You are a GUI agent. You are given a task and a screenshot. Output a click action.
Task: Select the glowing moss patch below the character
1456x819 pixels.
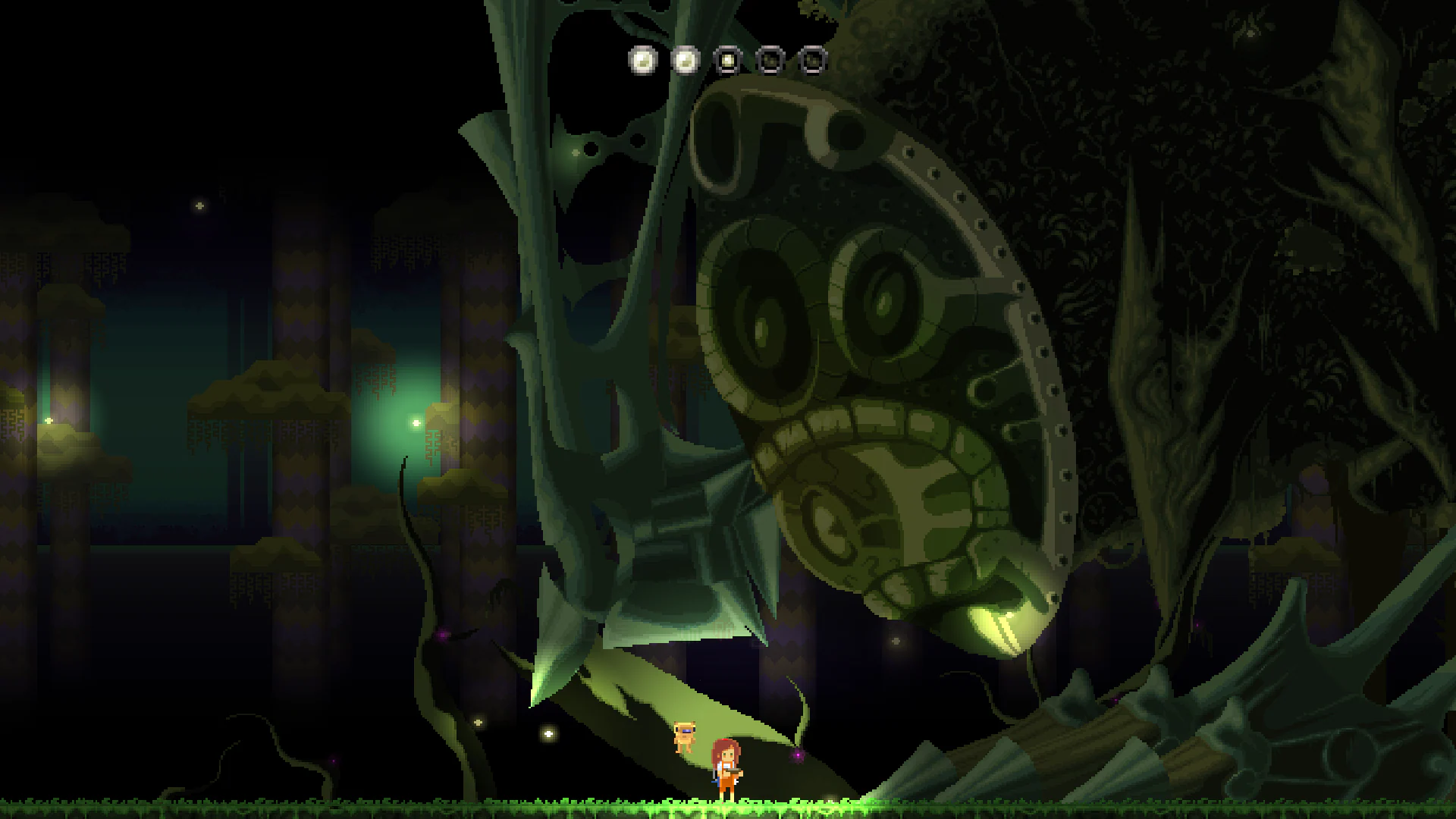[x=728, y=808]
